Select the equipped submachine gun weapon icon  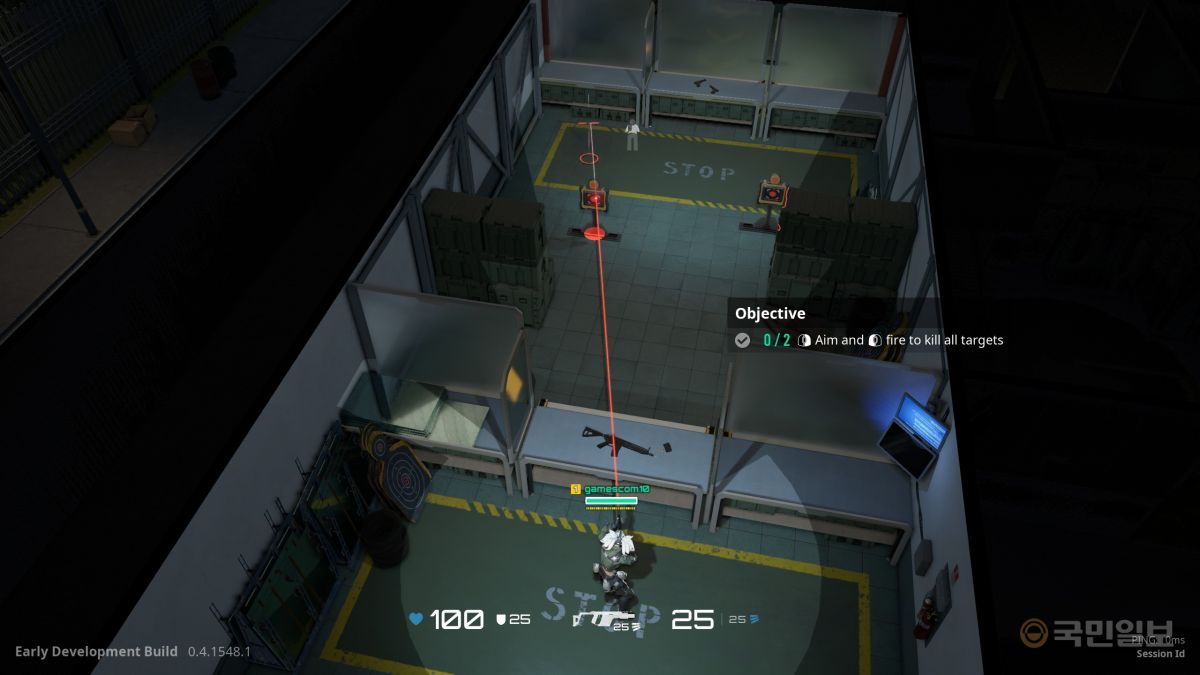pyautogui.click(x=606, y=619)
